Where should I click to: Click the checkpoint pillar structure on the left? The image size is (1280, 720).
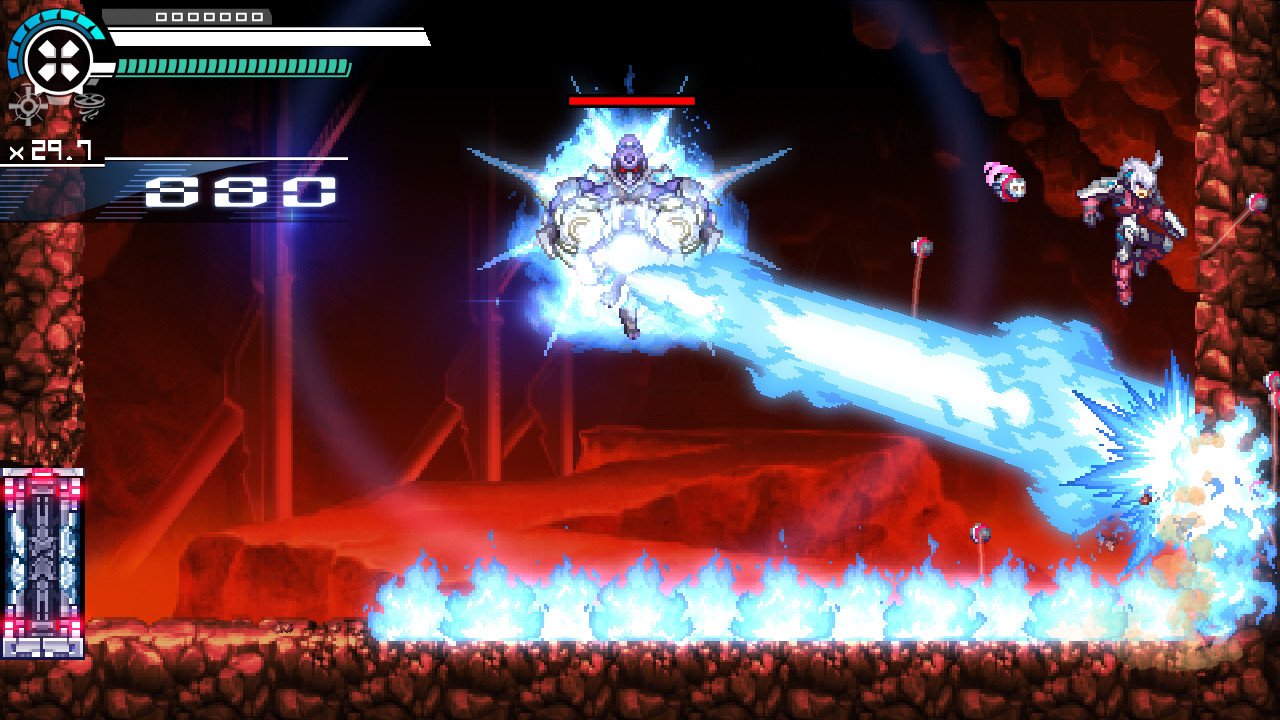[x=42, y=555]
